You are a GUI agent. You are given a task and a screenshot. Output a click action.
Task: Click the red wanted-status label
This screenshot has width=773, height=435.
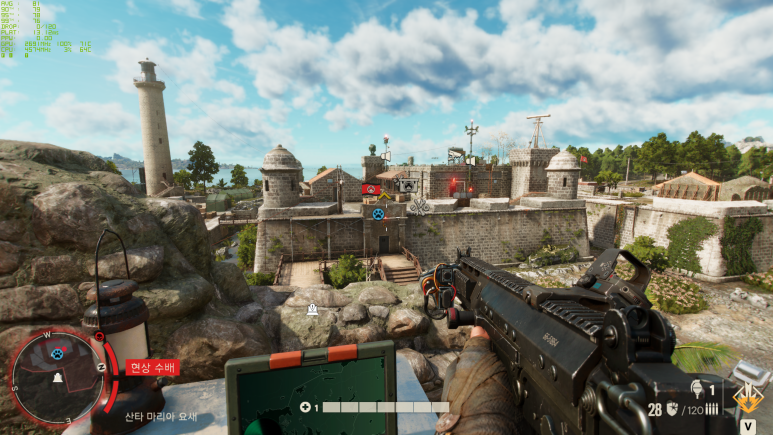tap(152, 367)
